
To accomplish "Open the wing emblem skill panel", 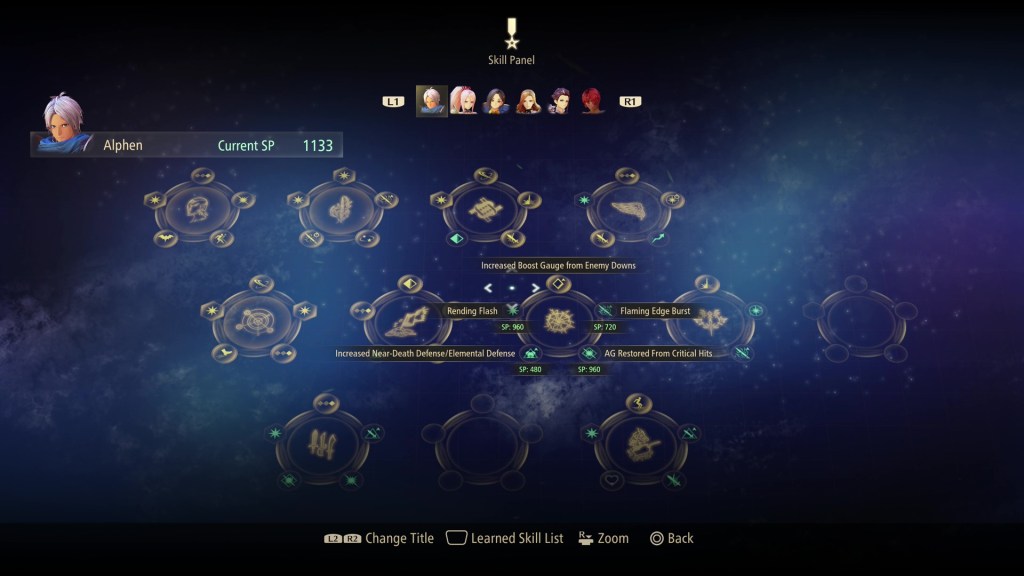I will [x=629, y=212].
